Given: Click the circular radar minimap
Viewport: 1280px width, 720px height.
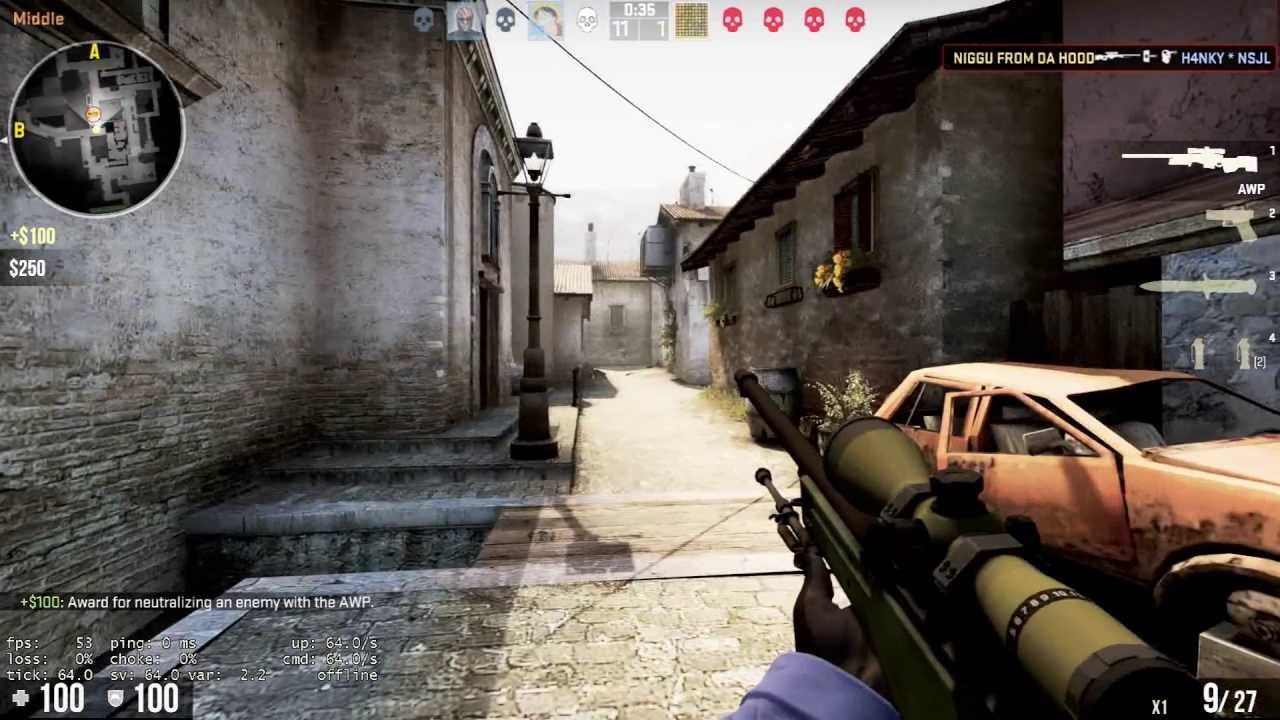Looking at the screenshot, I should click(x=97, y=128).
